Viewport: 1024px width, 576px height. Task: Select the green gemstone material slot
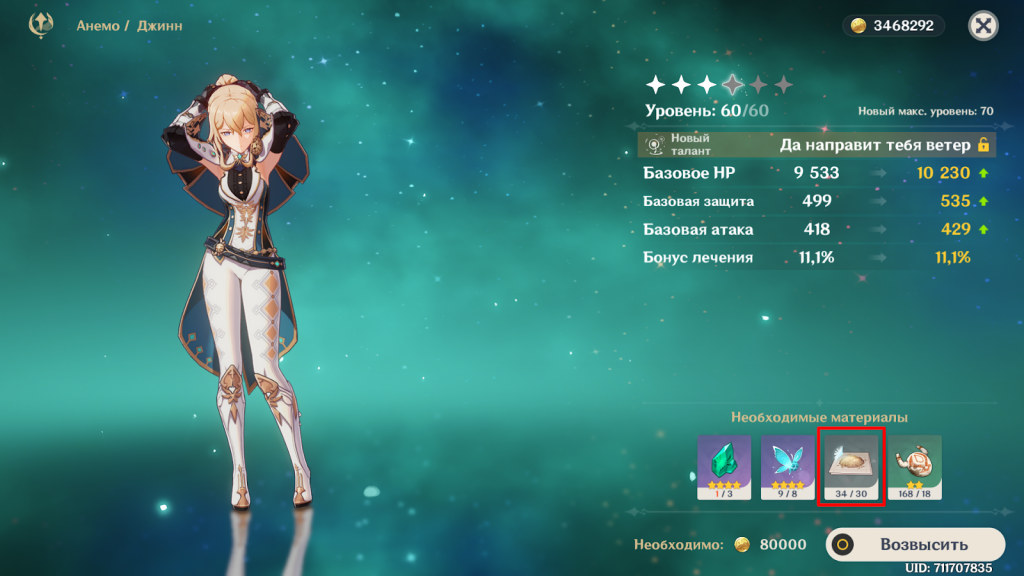click(723, 467)
